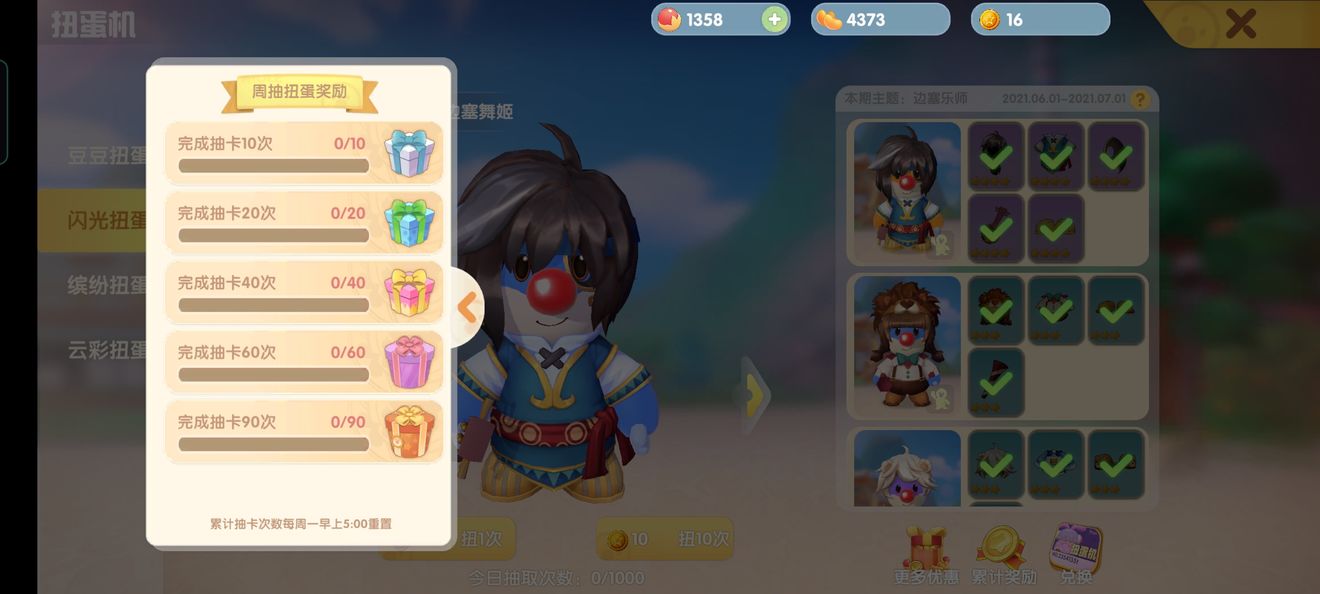Viewport: 1320px width, 594px height.
Task: Open the 兑换 exchange shop
Action: [1076, 555]
